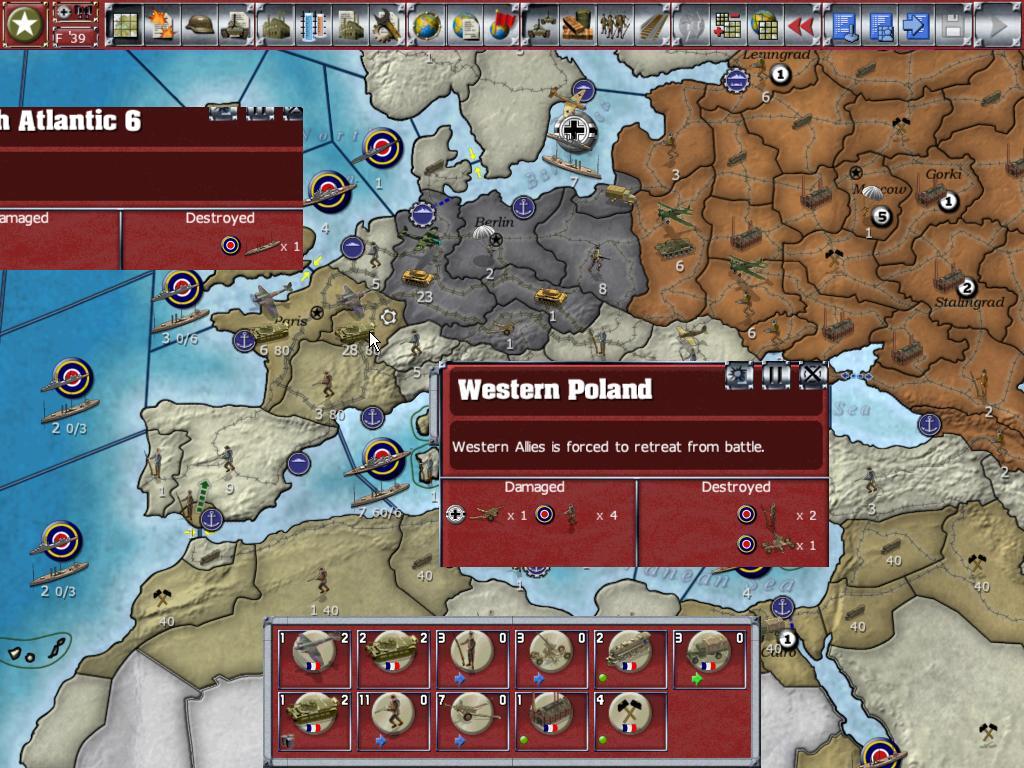Open settings gear on Western Poland popup

(739, 376)
